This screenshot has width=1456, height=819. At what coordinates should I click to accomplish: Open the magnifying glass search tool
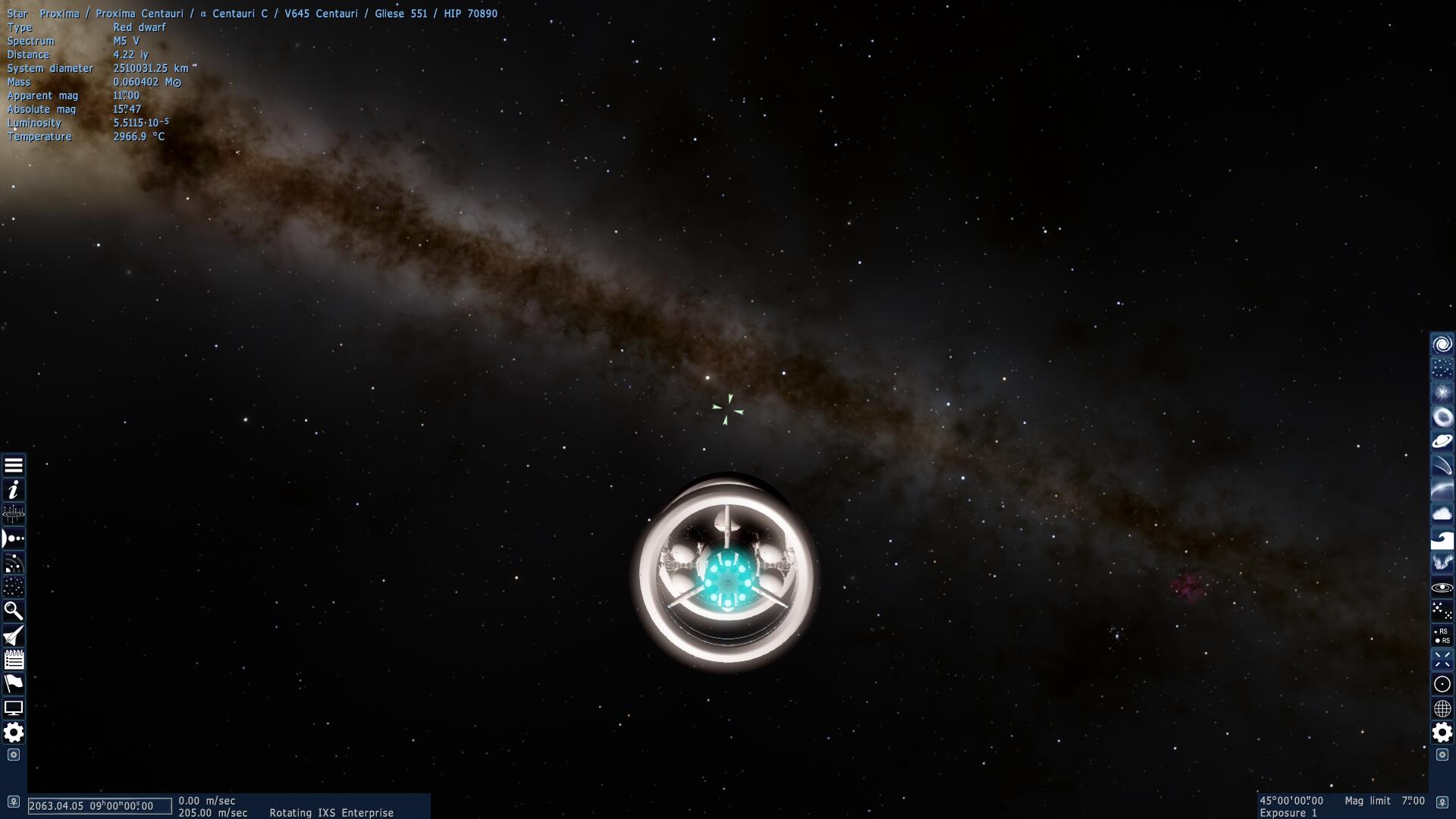[14, 611]
